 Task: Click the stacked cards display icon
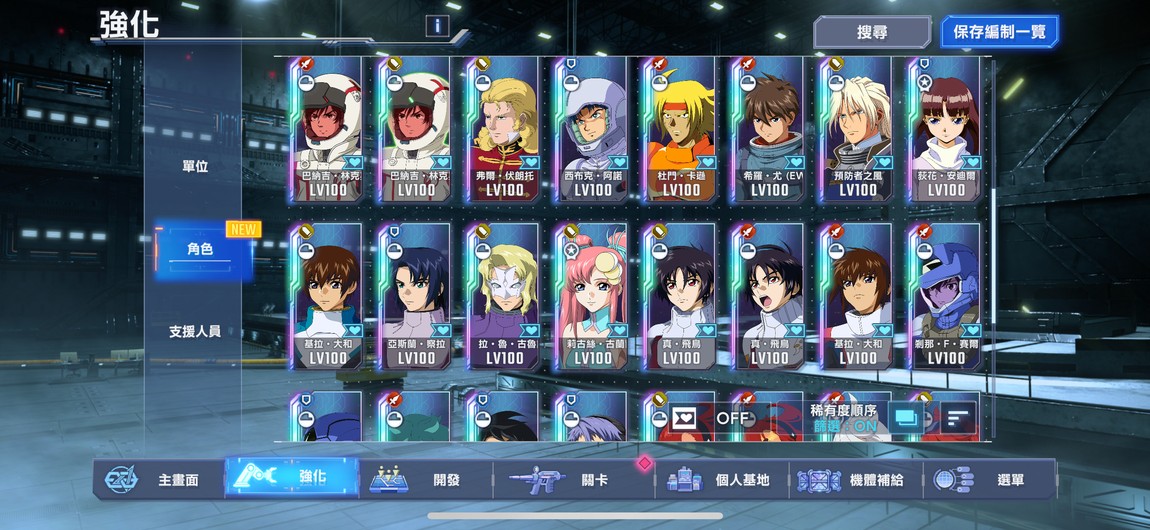906,418
